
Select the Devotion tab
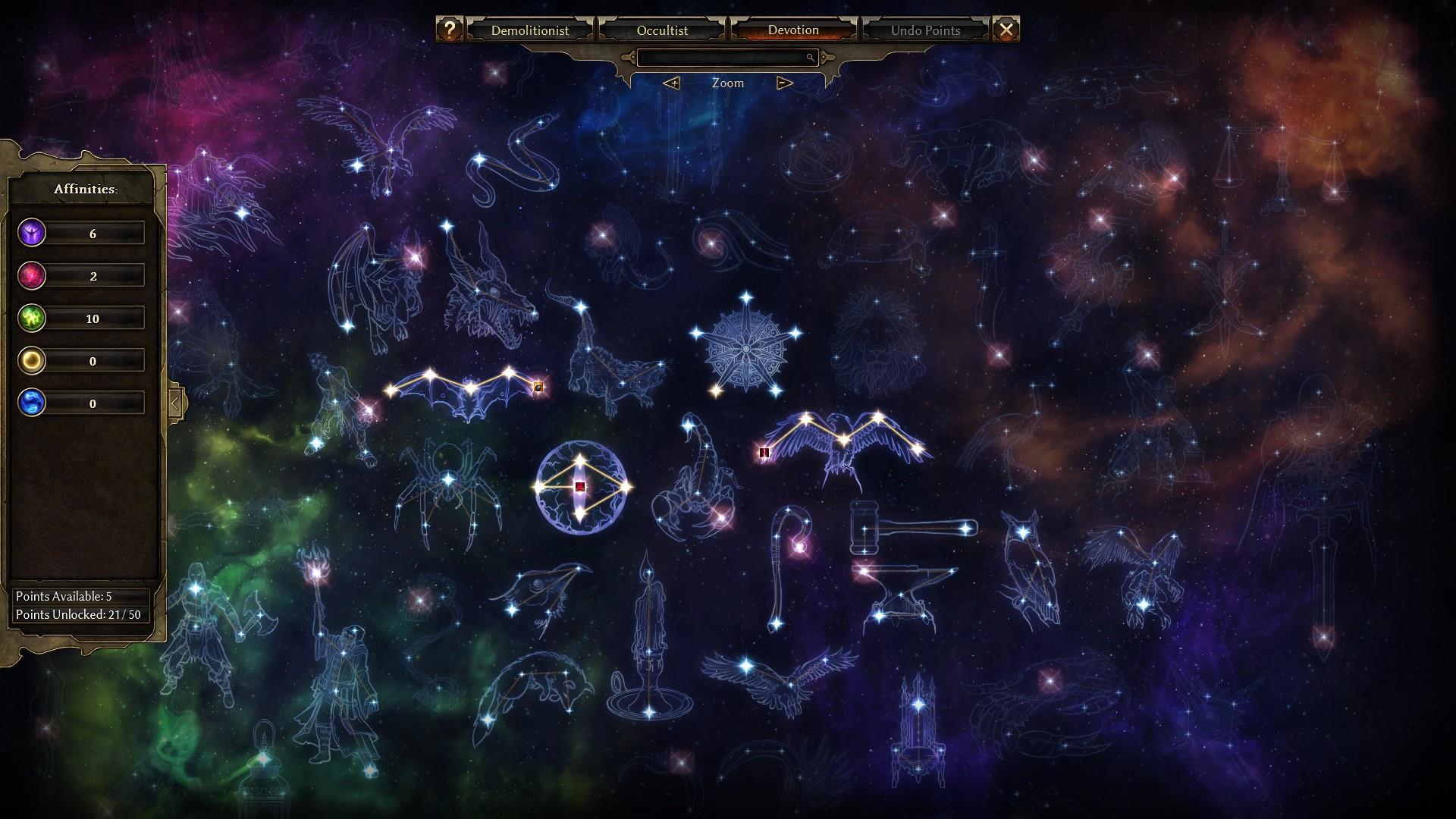point(793,30)
